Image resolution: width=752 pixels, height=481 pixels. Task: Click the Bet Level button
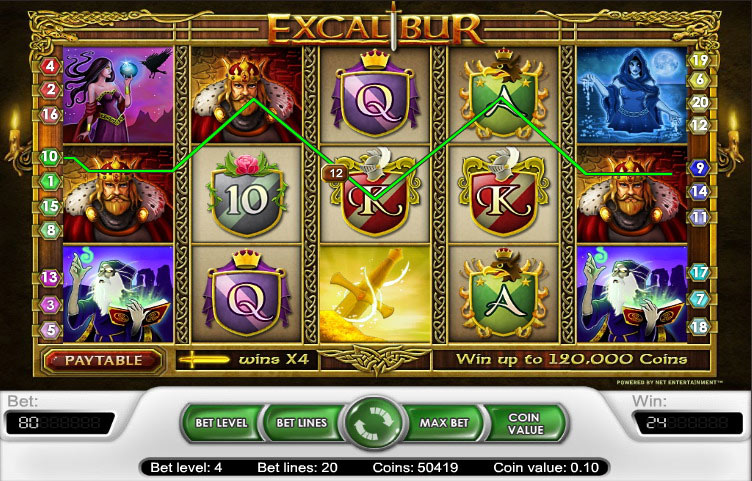tap(220, 423)
